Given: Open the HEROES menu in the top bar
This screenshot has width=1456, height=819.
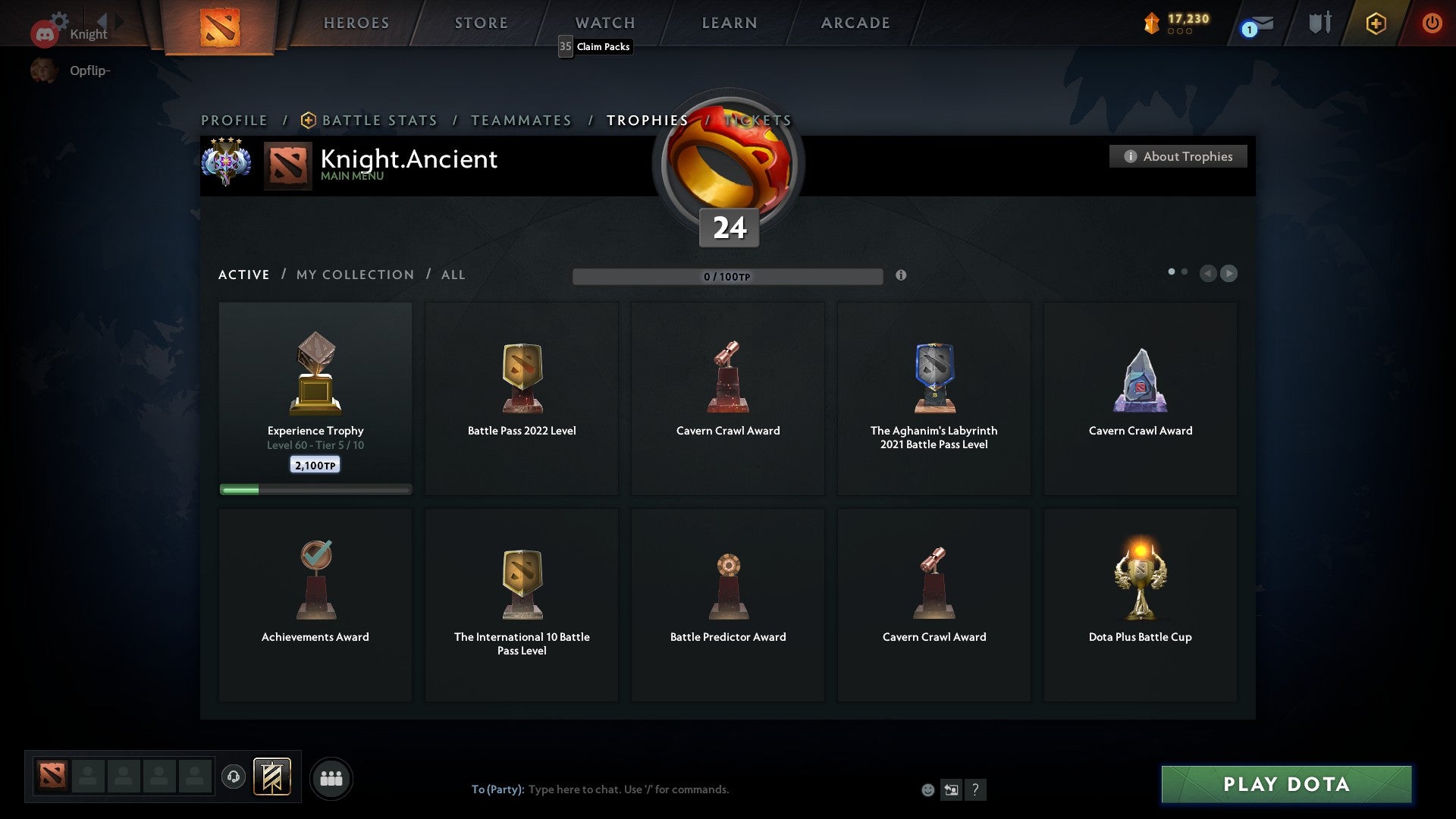Looking at the screenshot, I should (356, 23).
